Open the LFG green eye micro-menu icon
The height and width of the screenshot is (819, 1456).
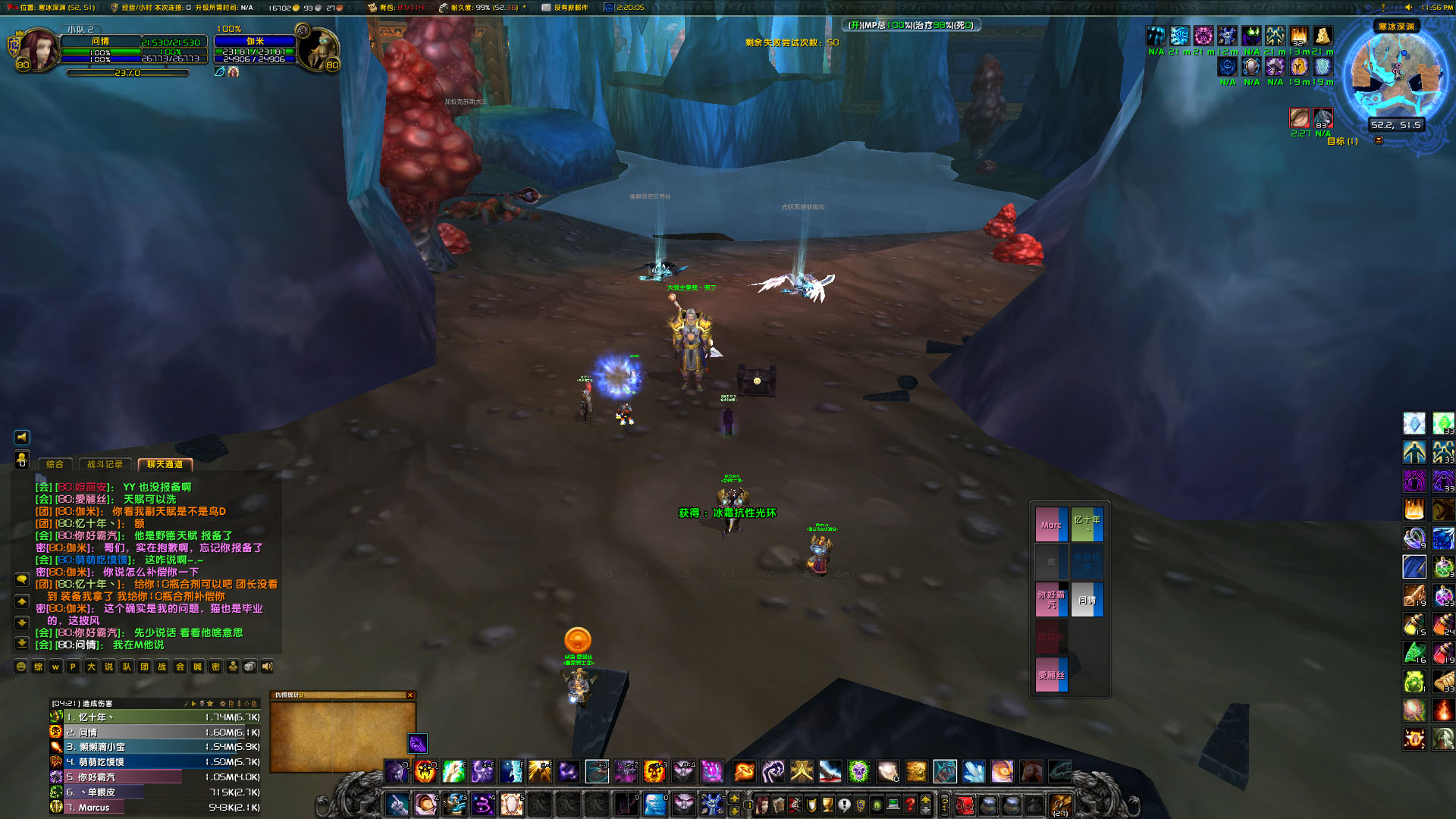(x=878, y=805)
